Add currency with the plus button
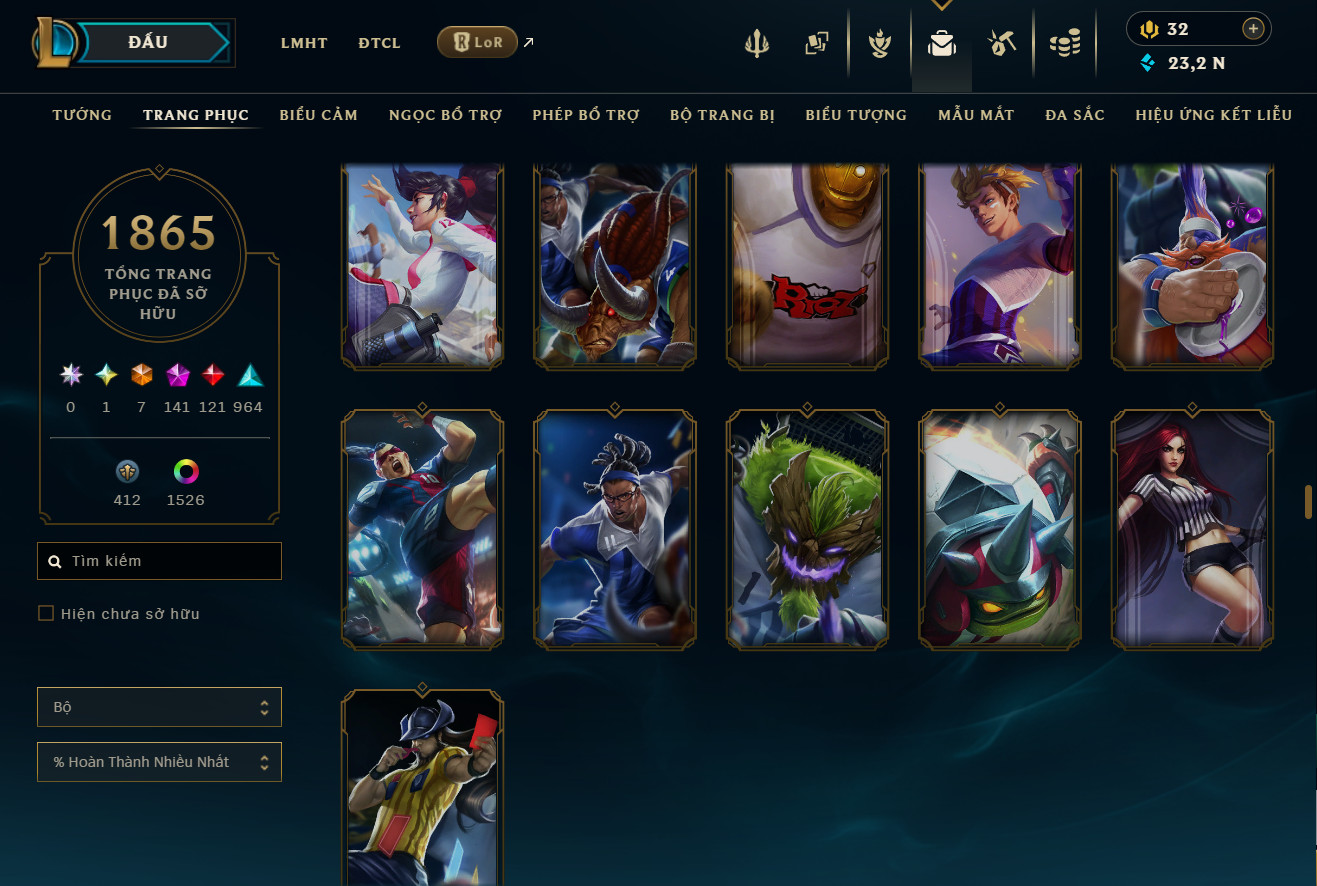 1253,29
